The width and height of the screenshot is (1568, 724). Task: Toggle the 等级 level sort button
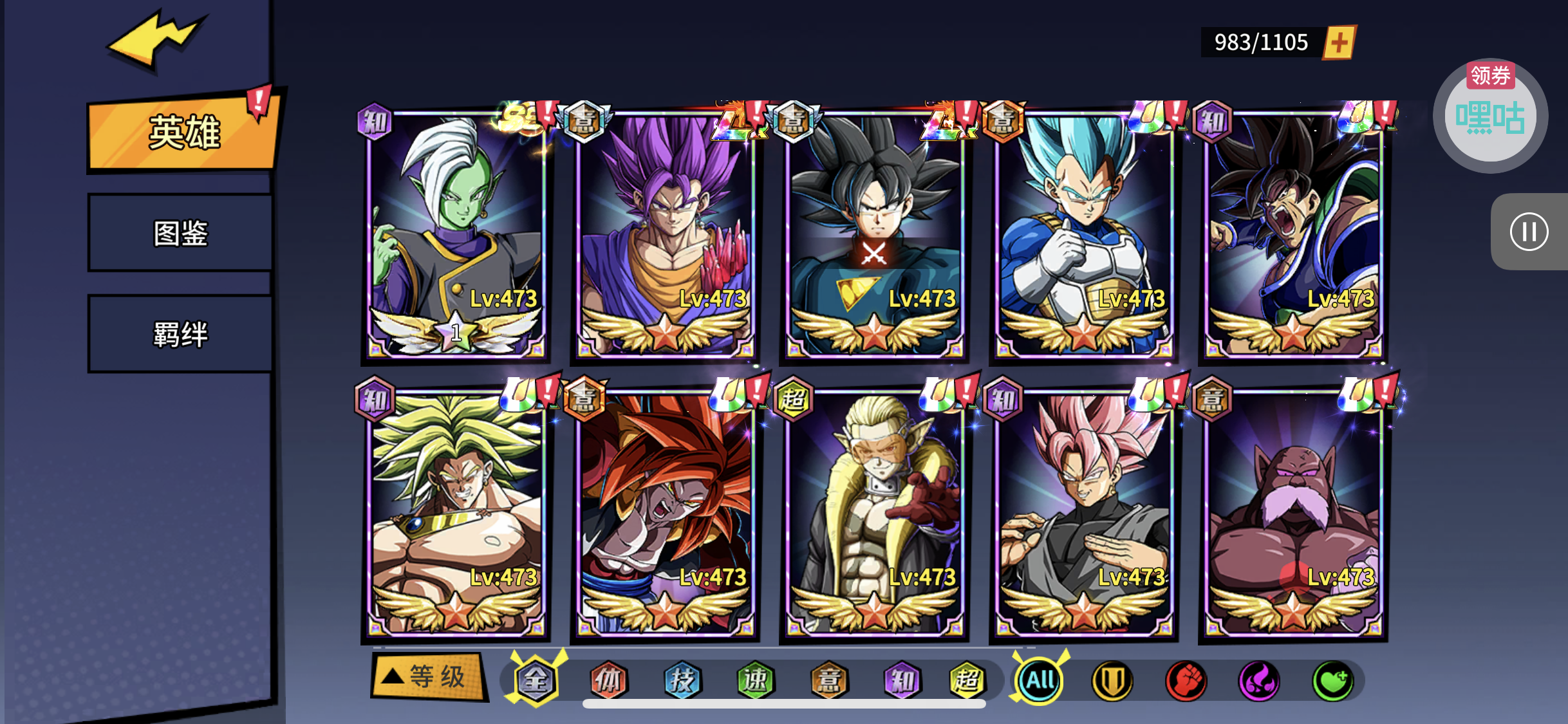pyautogui.click(x=428, y=677)
